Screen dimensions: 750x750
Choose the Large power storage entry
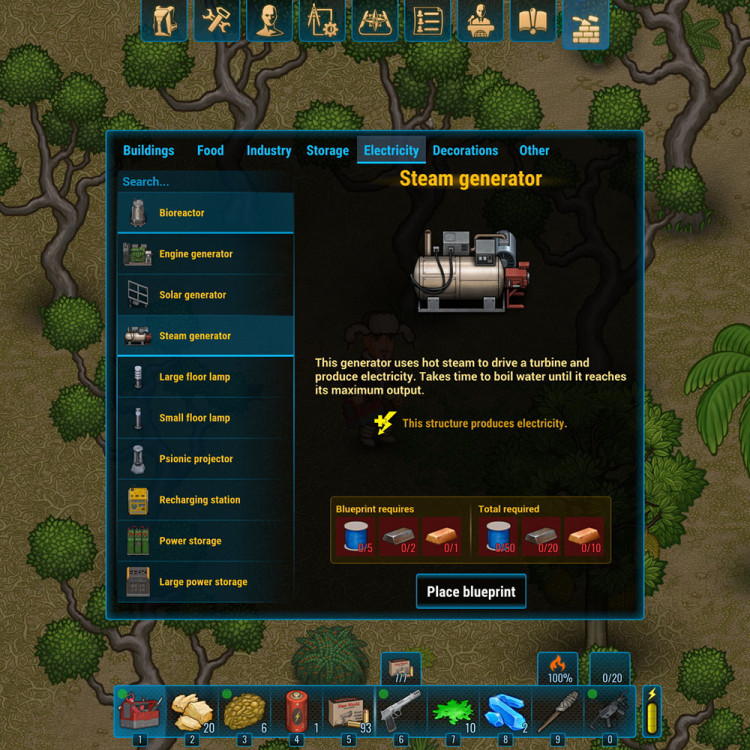click(x=205, y=582)
